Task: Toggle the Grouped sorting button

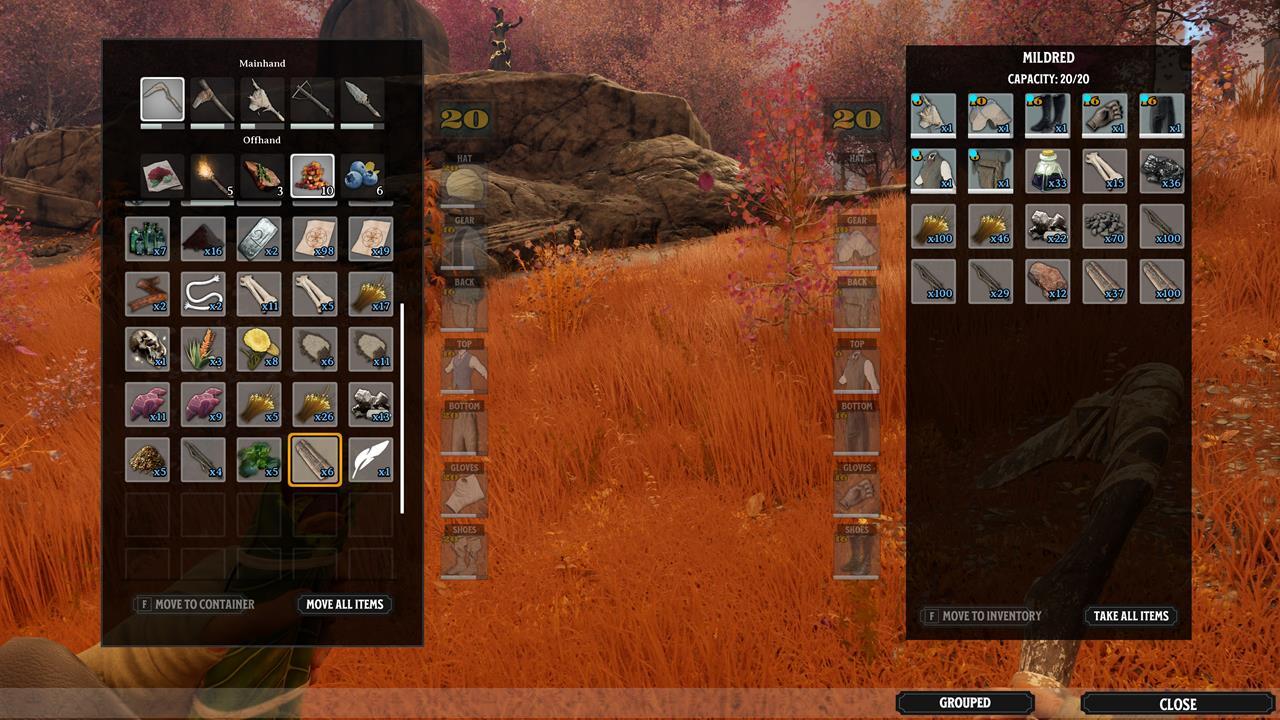Action: (965, 703)
